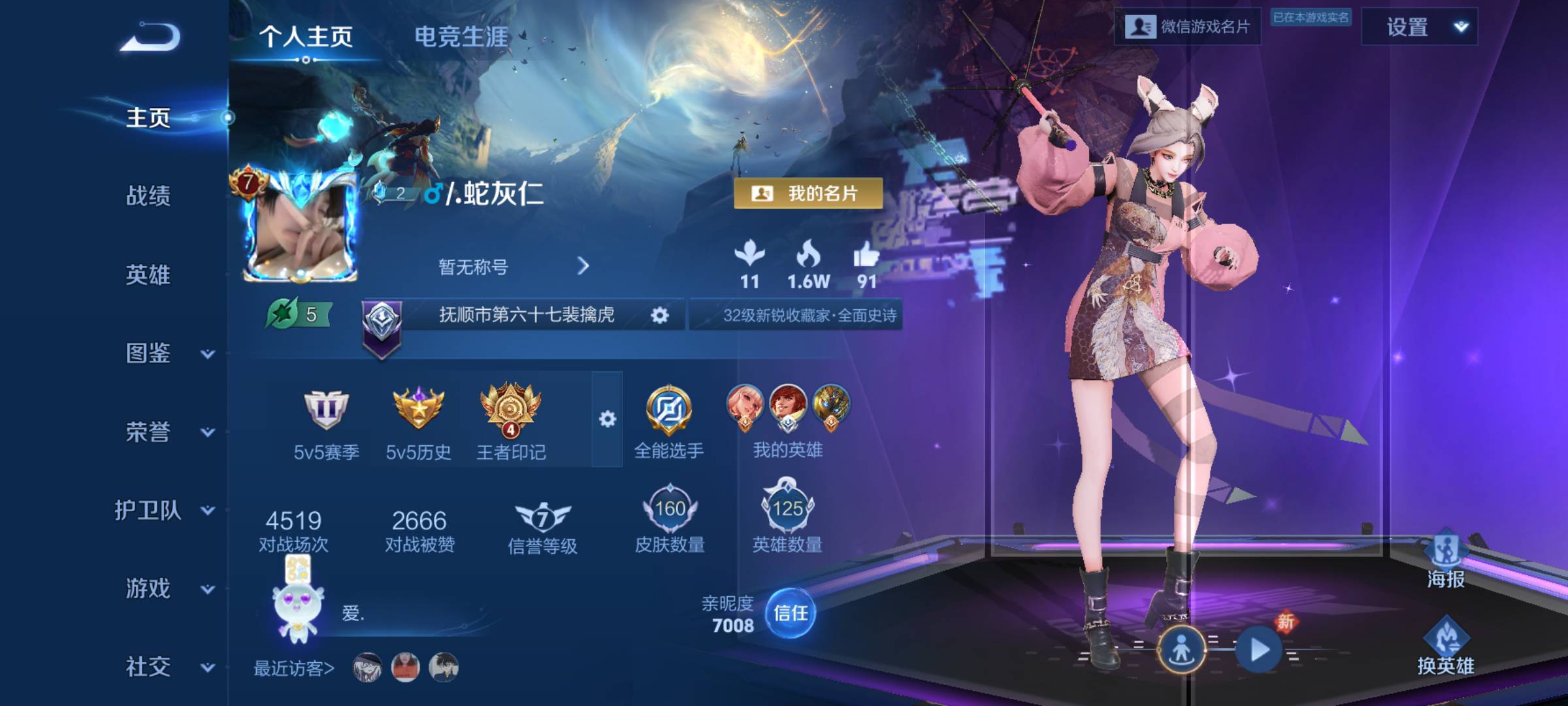View the 5v5赛季 rank badge
The width and height of the screenshot is (1568, 706).
[x=326, y=422]
